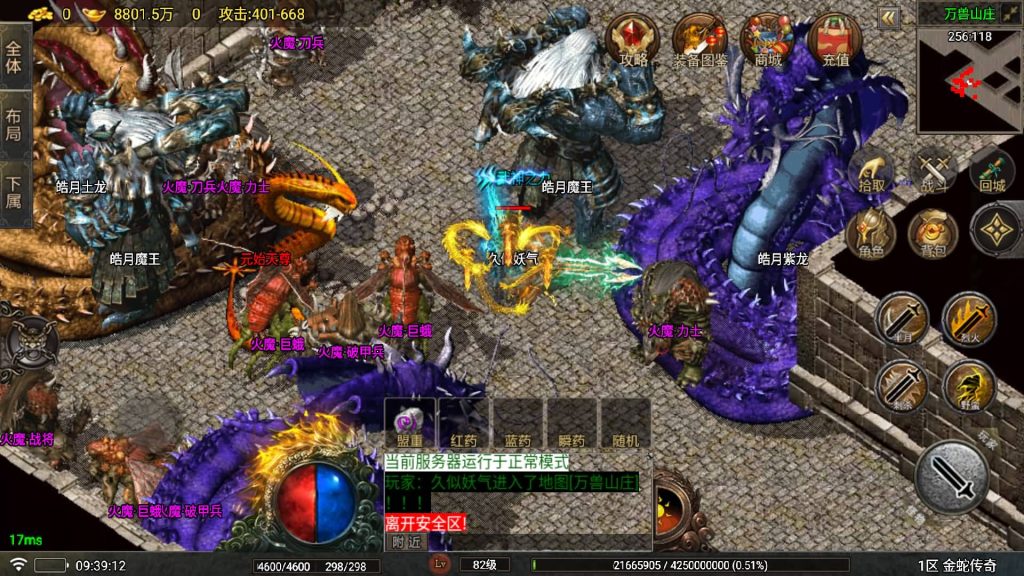Viewport: 1024px width, 576px height.
Task: Tap the 拾取 pickup button
Action: click(872, 173)
